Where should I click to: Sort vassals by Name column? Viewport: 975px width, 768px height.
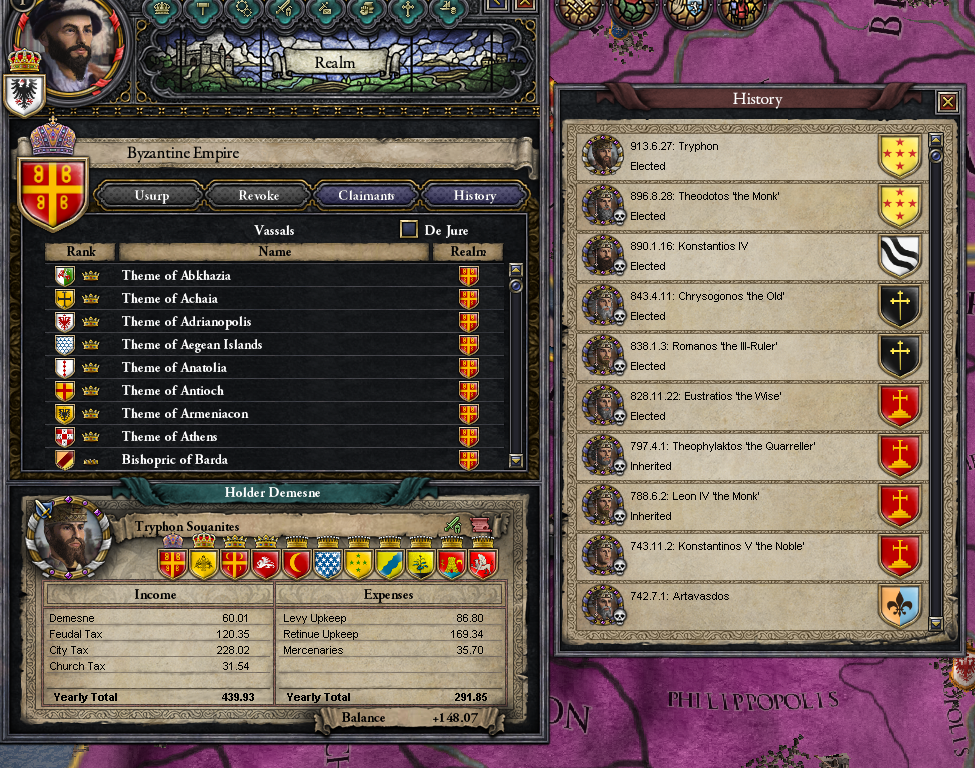pos(274,252)
